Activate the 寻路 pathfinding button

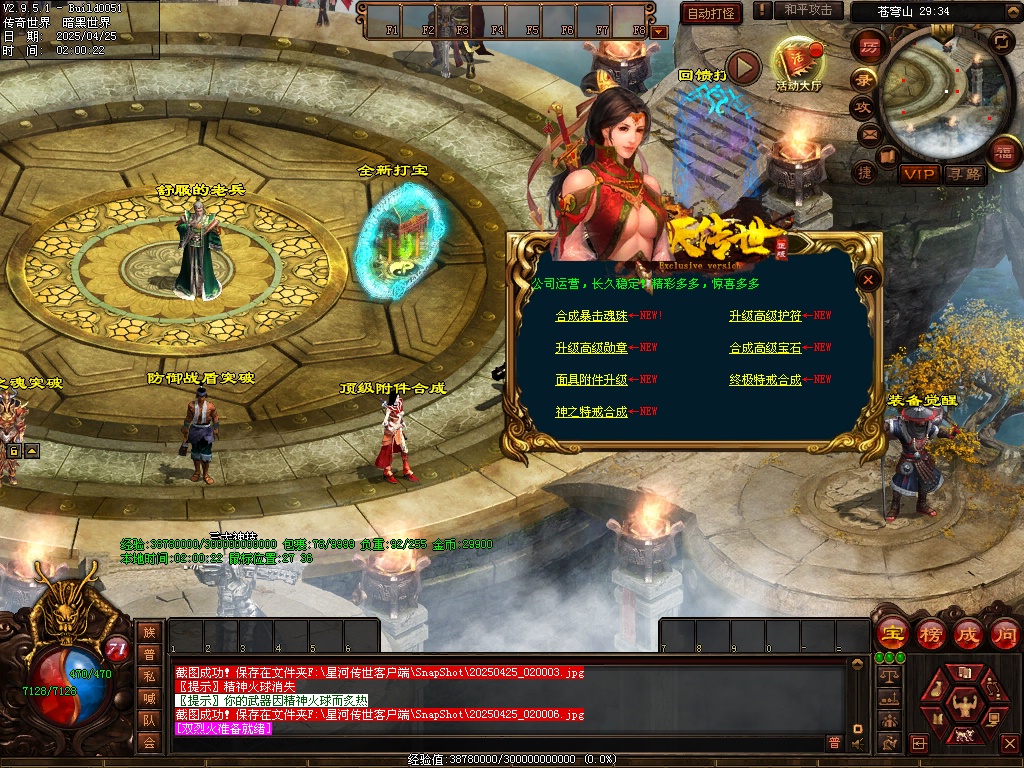[x=965, y=174]
